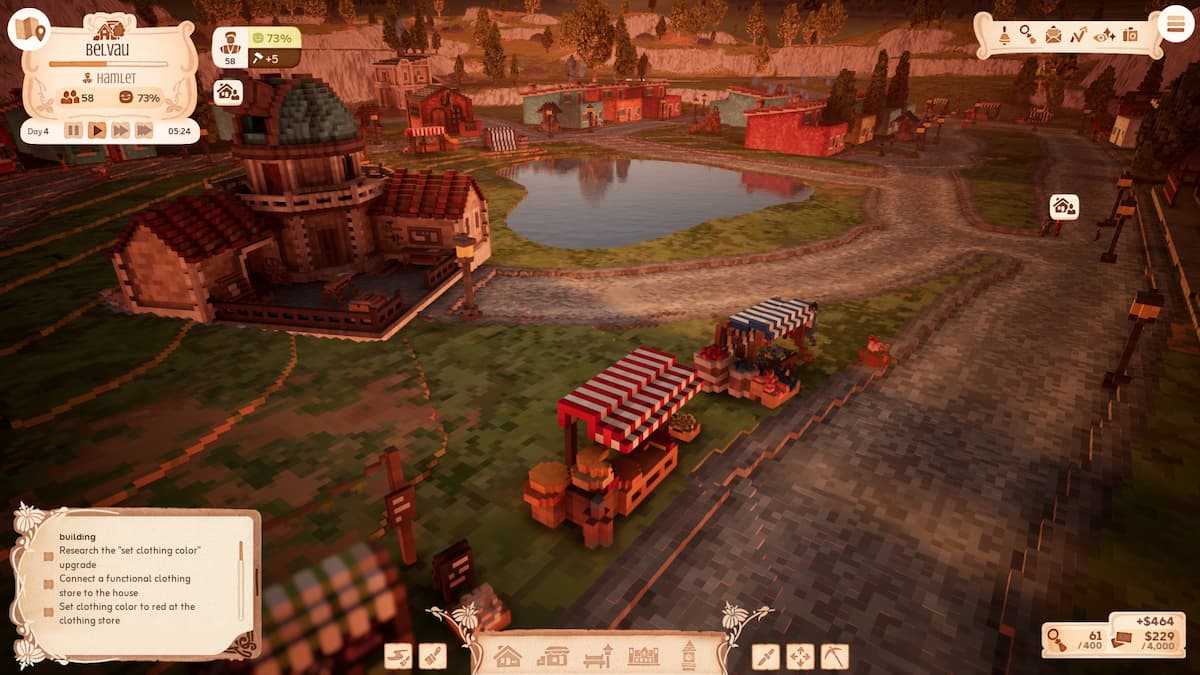Screen dimensions: 1200x675
Task: Open the research magnifier icon
Action: (1028, 36)
